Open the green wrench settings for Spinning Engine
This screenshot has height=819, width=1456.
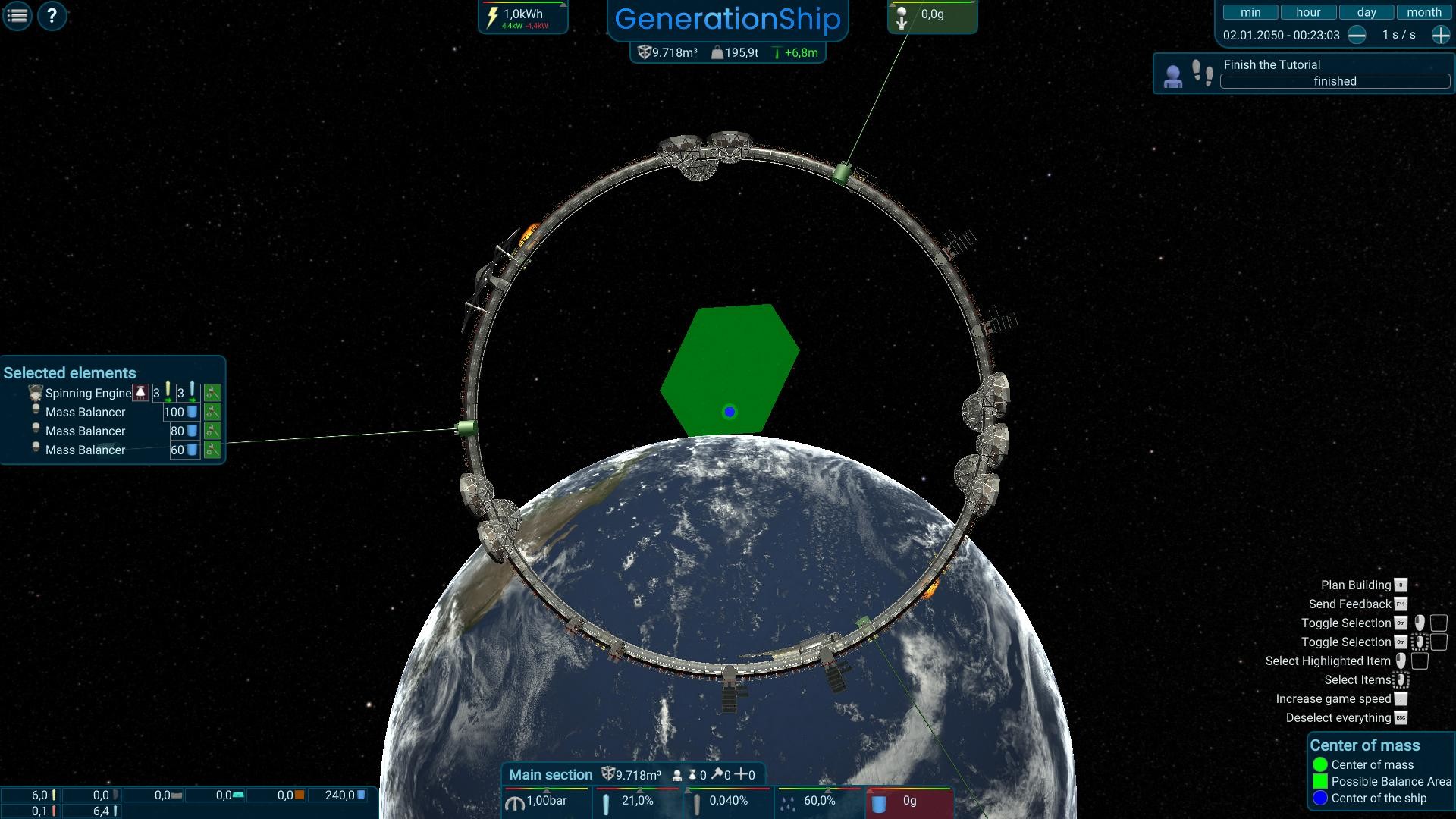click(213, 393)
